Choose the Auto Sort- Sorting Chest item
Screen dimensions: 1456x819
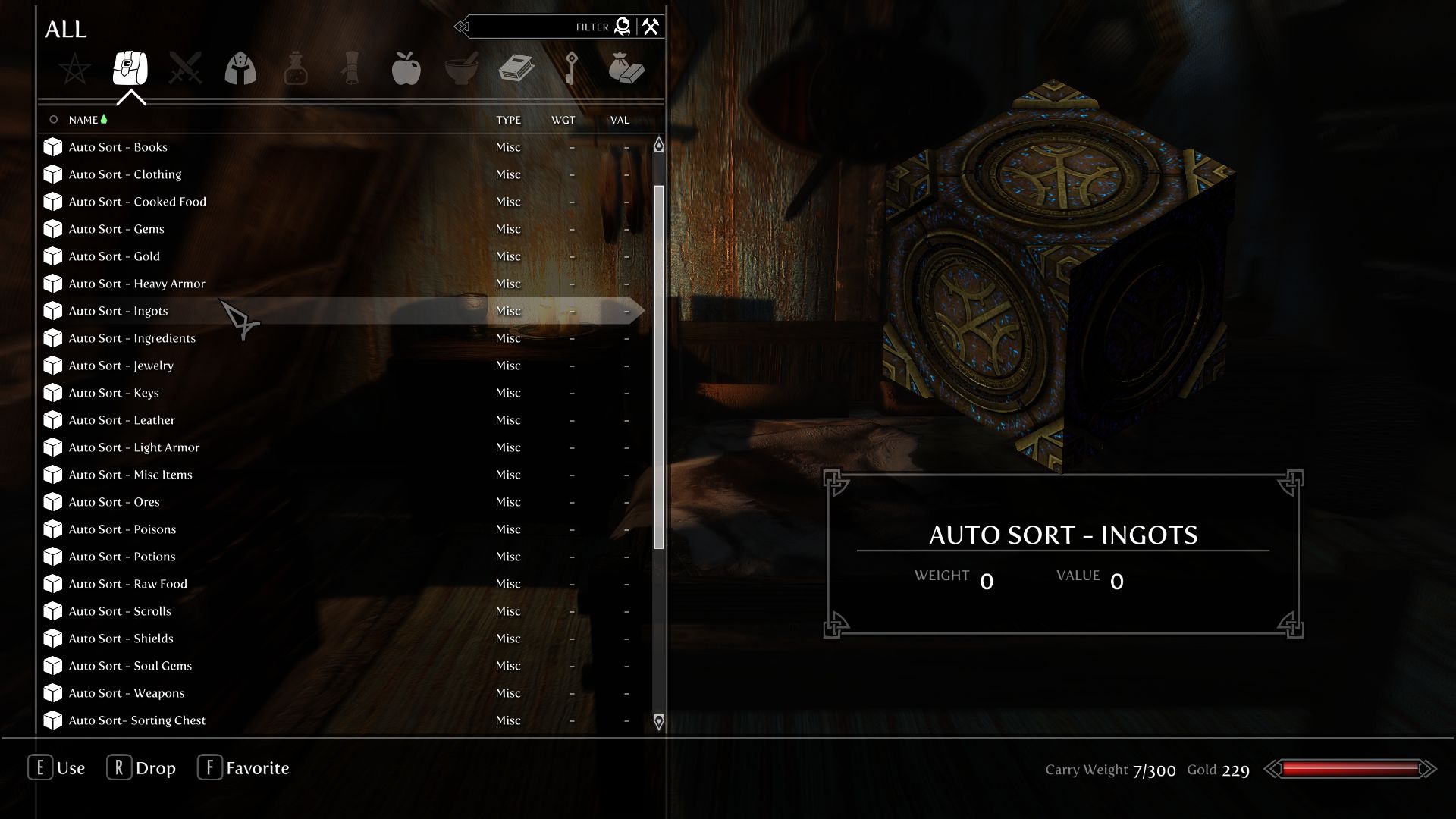[136, 720]
